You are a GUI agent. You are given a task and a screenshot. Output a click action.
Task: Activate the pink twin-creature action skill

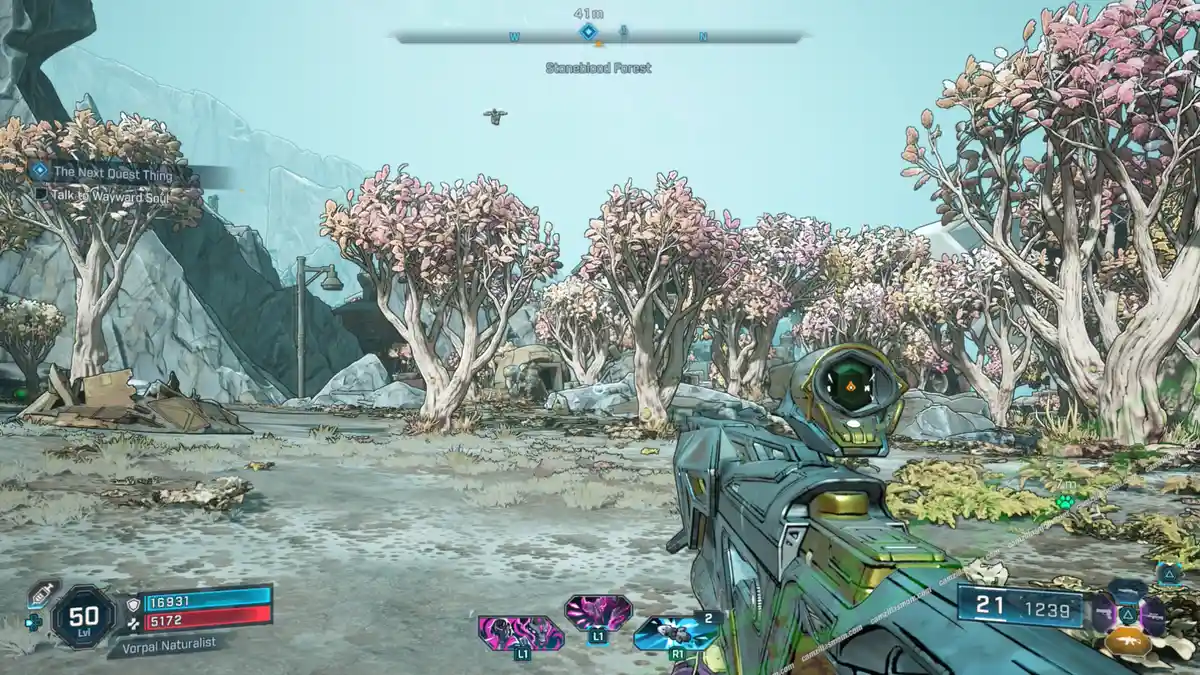click(520, 633)
